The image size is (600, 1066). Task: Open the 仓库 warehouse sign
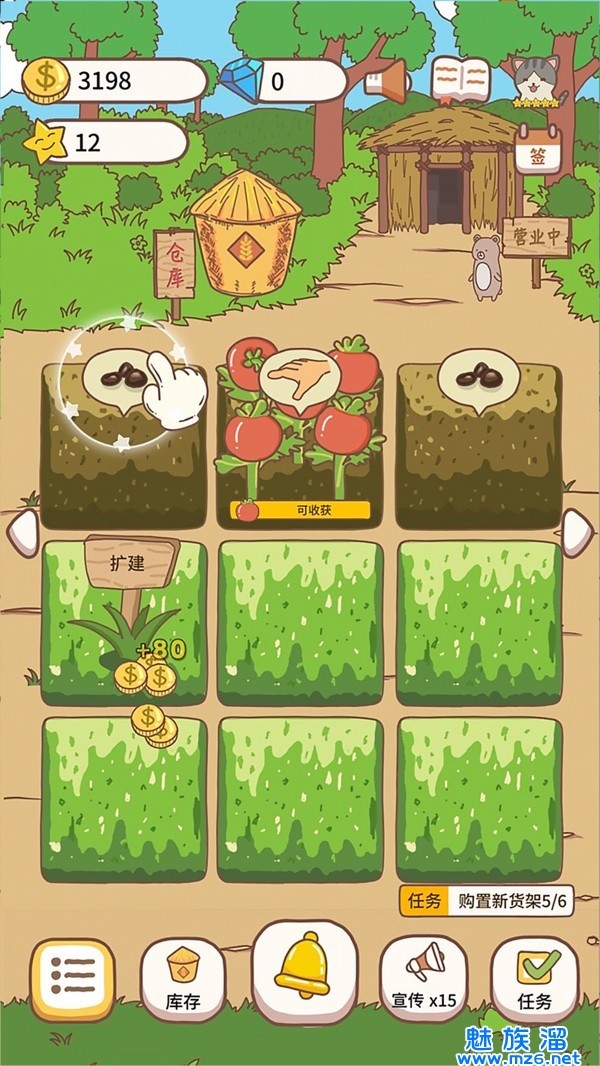pos(175,264)
